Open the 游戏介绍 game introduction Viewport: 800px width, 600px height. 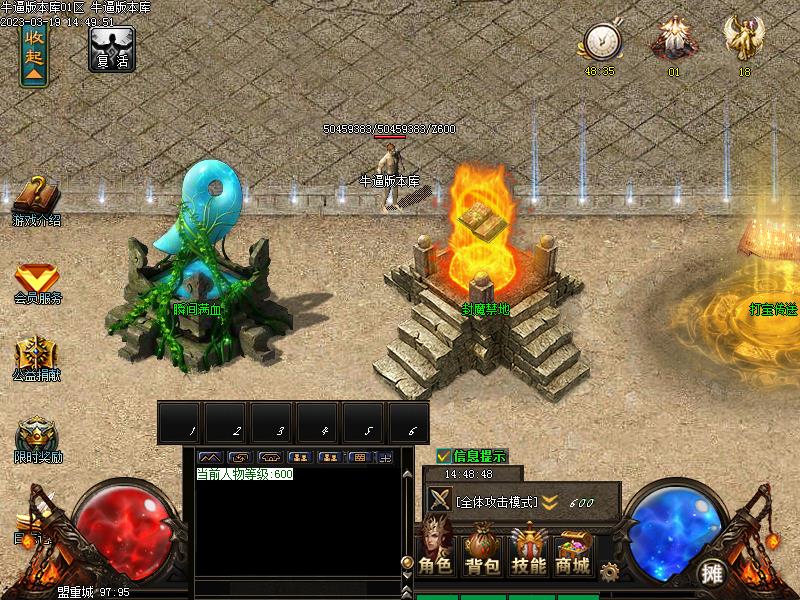point(37,198)
